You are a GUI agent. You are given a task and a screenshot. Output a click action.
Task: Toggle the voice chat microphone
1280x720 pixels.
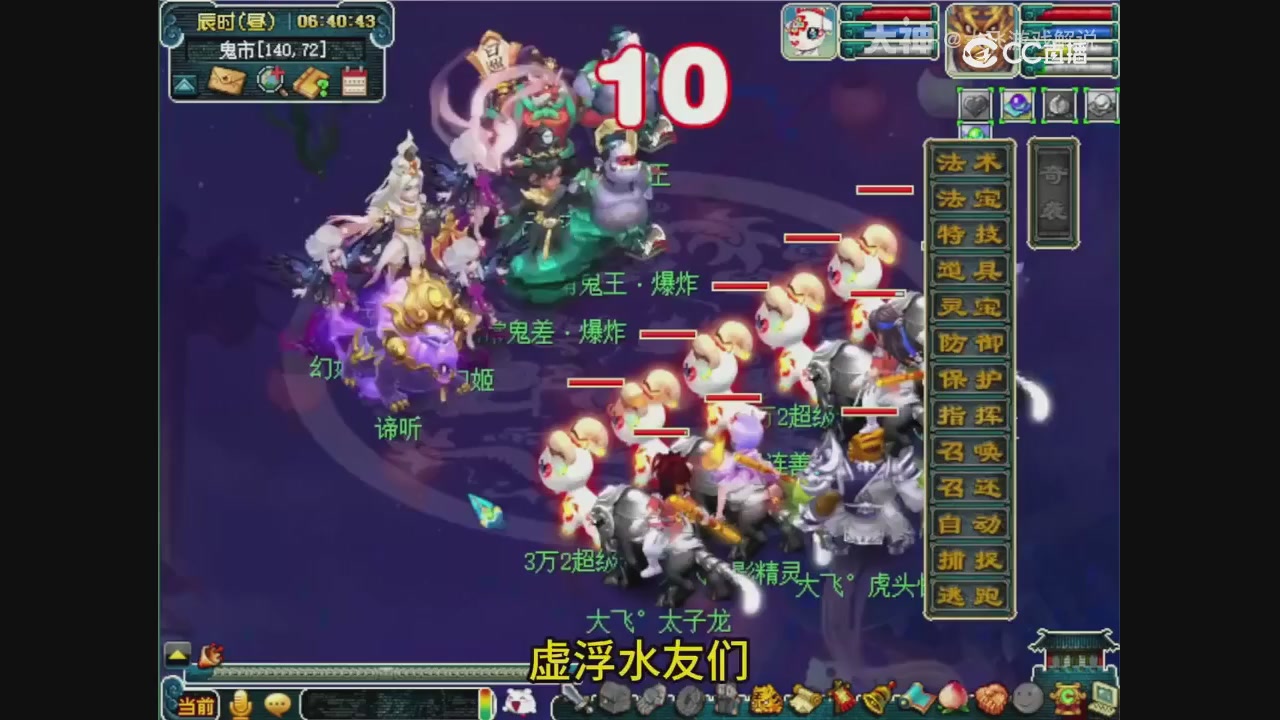[x=240, y=705]
